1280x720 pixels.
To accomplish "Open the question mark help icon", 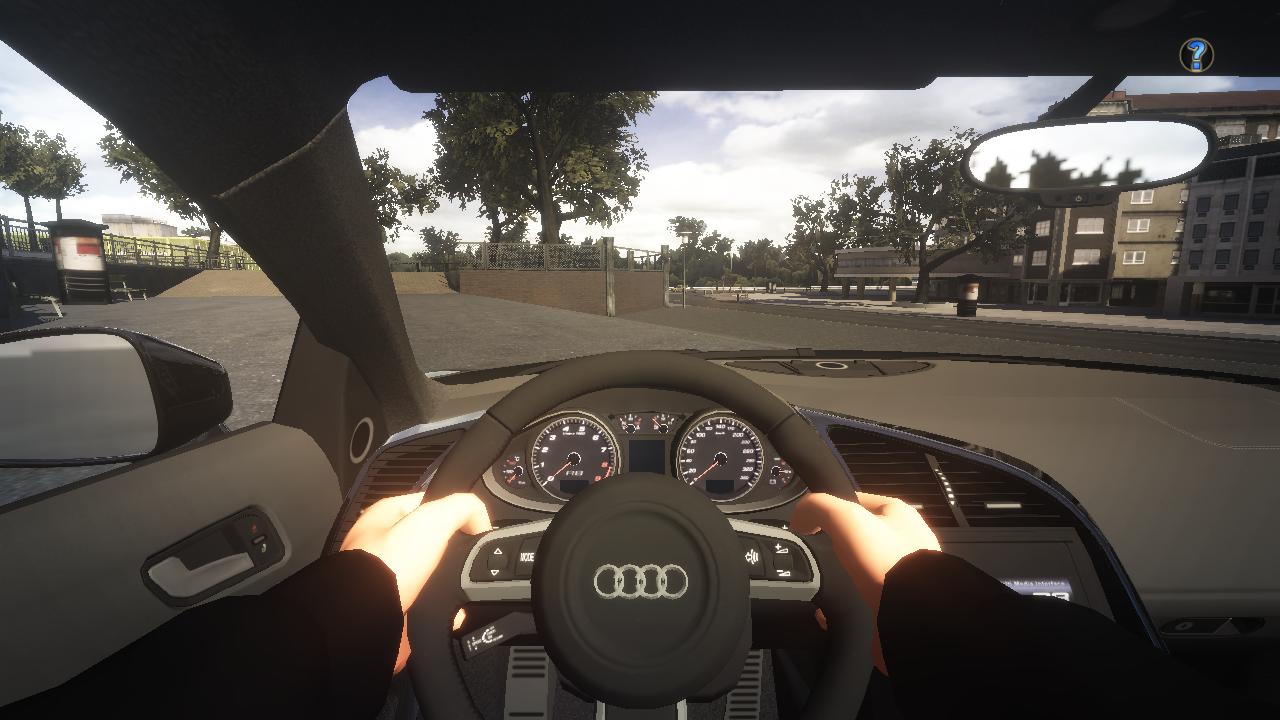I will [x=1196, y=54].
